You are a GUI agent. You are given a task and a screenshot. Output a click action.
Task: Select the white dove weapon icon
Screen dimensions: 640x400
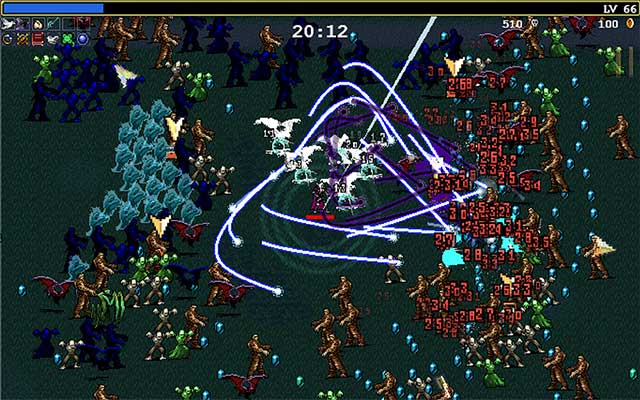8,24
